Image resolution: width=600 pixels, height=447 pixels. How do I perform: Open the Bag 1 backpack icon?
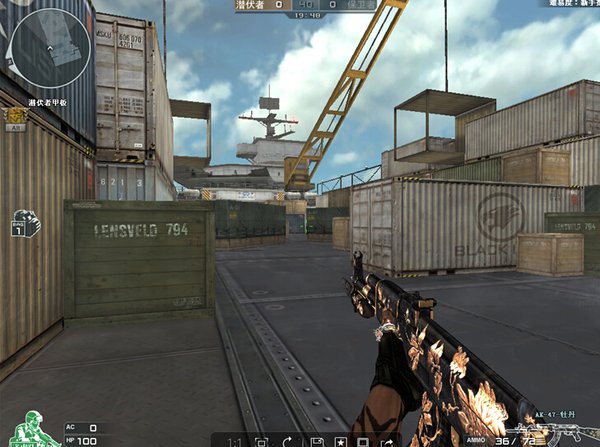[x=24, y=223]
